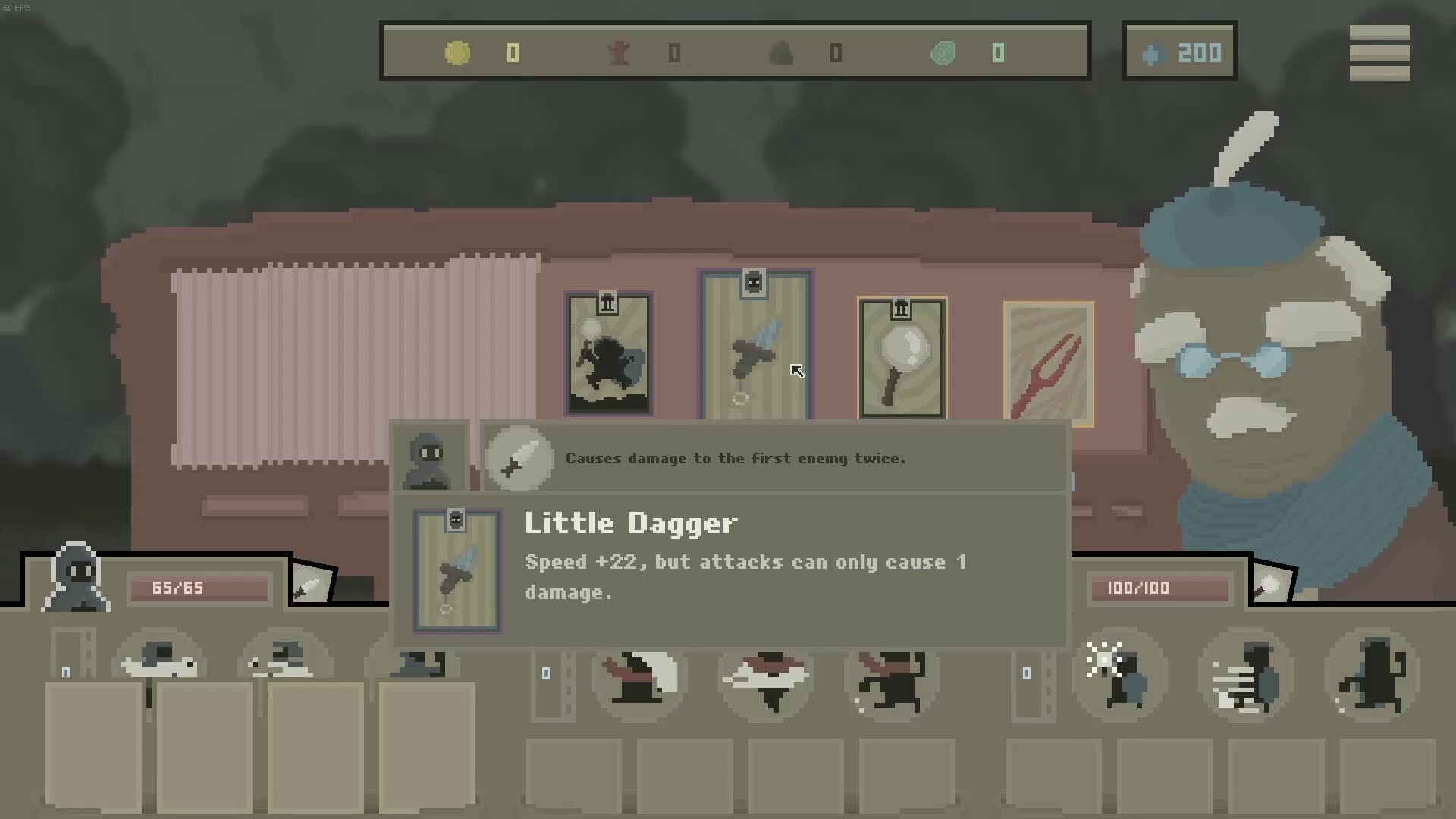
Task: Click the dagger icon in the tooltip header
Action: click(519, 459)
